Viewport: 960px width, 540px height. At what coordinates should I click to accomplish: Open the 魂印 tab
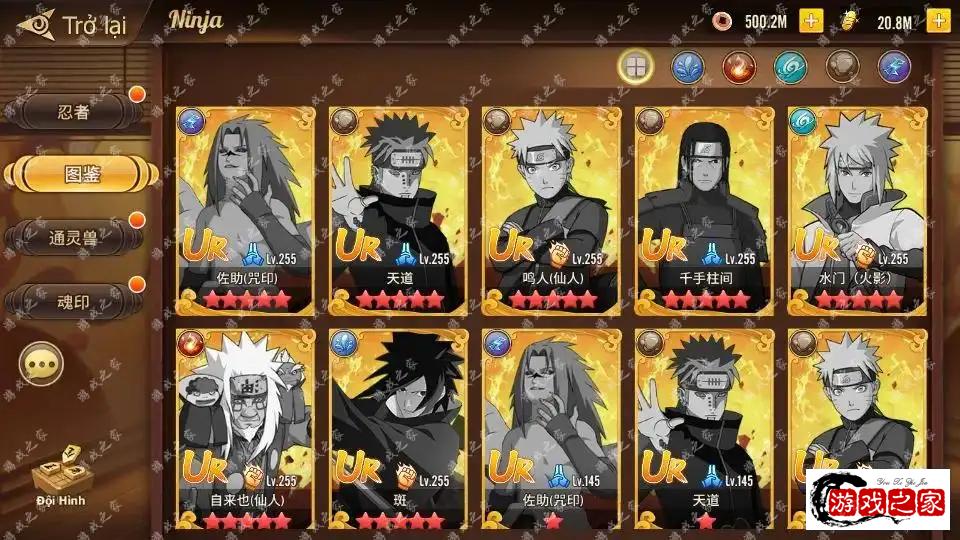tap(73, 299)
